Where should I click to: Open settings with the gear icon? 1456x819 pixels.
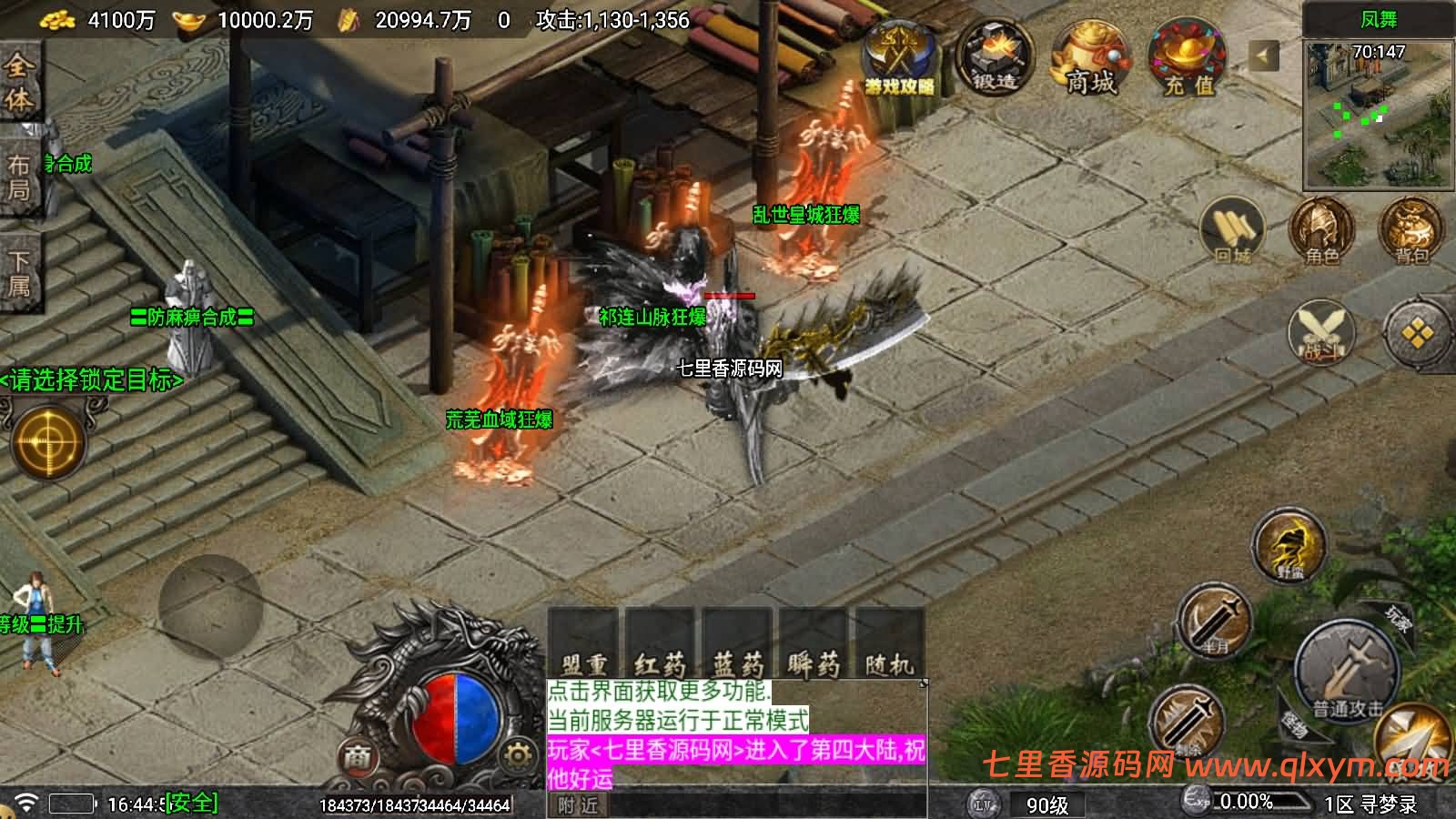(517, 754)
